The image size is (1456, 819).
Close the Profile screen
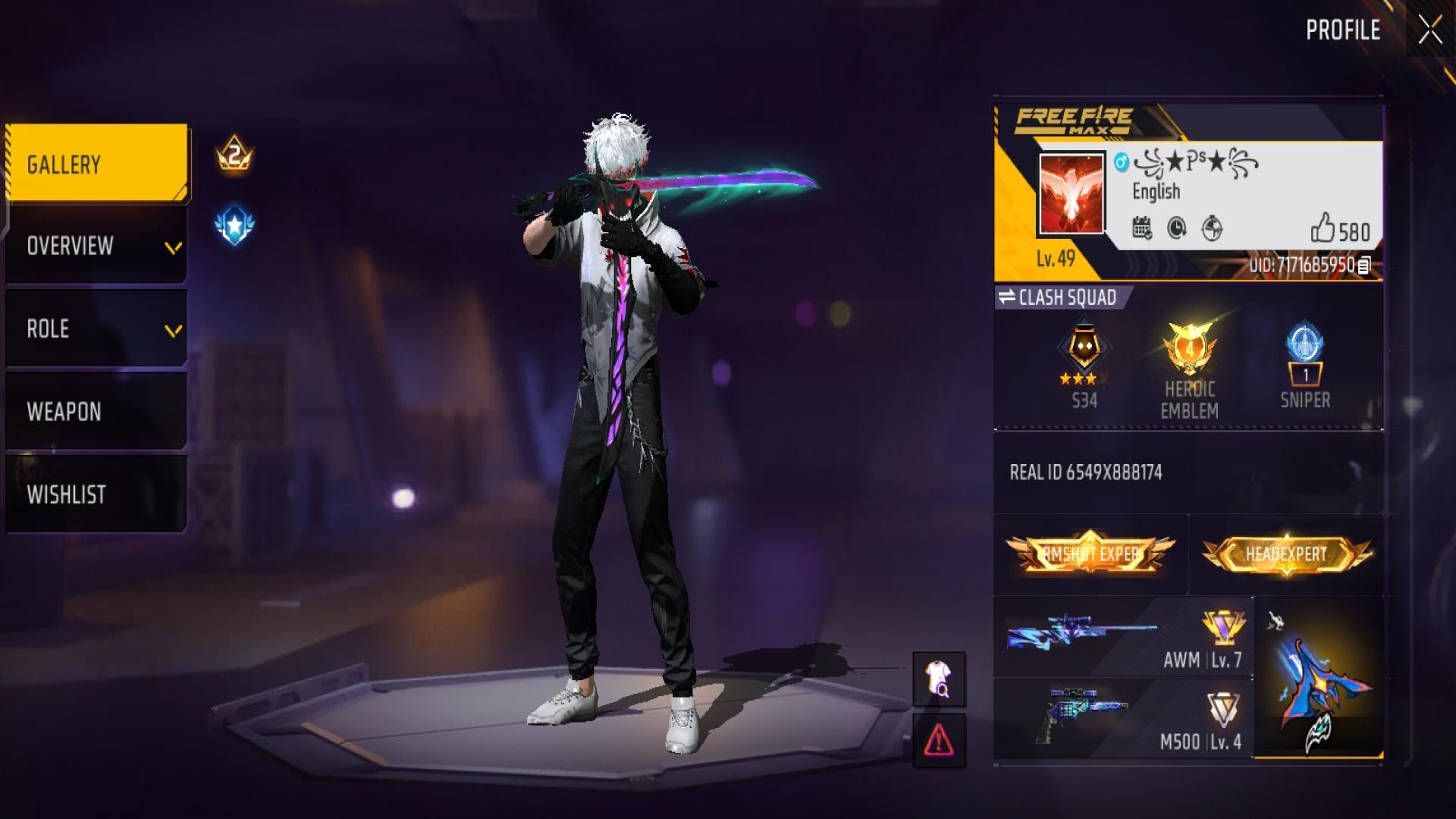pyautogui.click(x=1430, y=31)
